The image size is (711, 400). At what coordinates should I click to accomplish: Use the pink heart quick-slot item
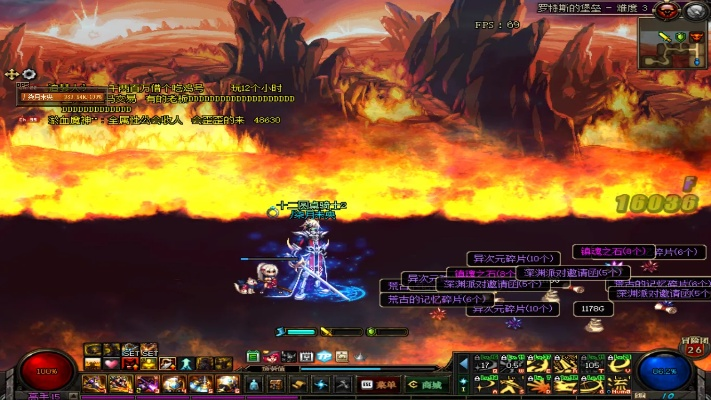pyautogui.click(x=112, y=364)
